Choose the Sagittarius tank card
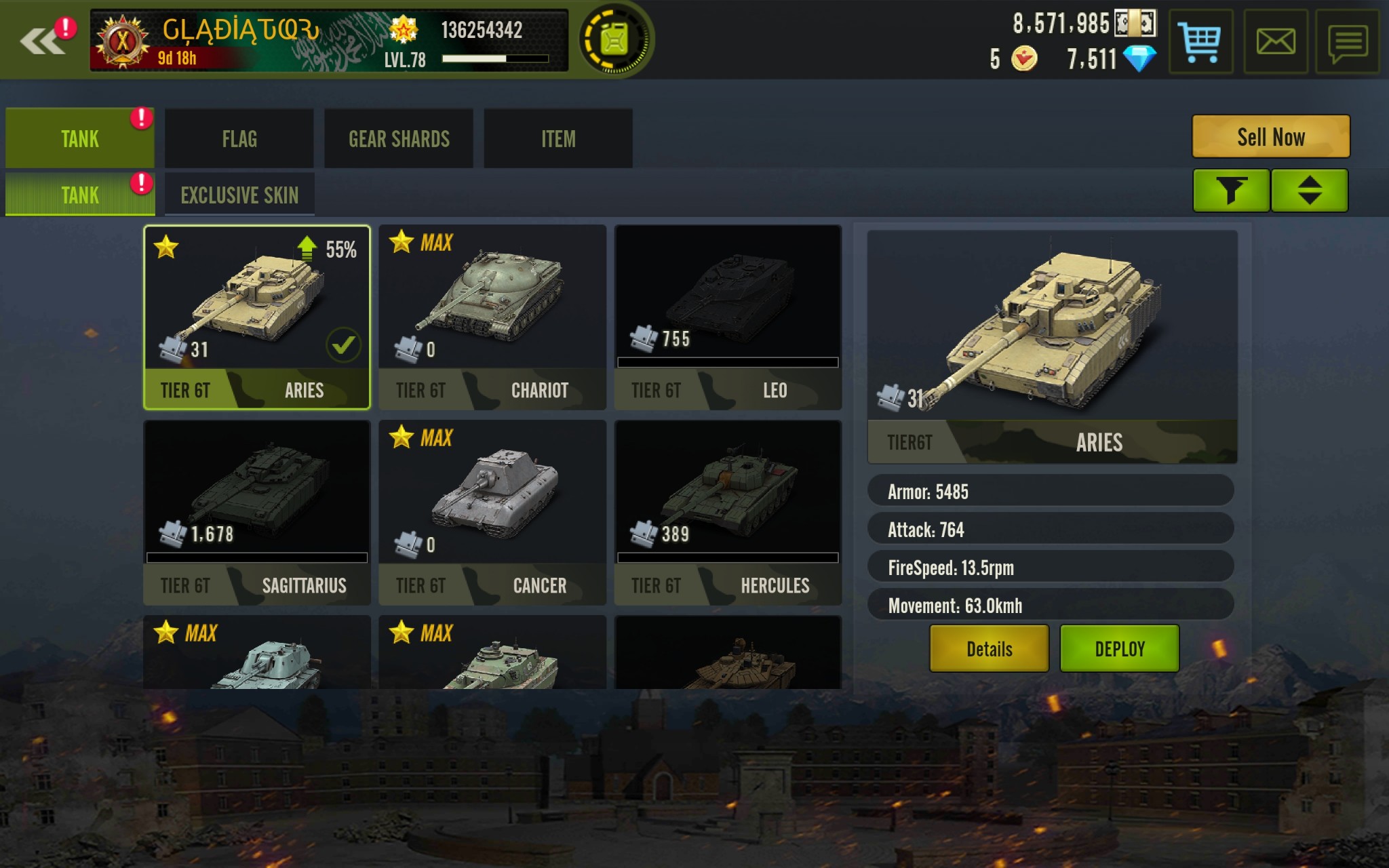Screen dimensions: 1389x868 coord(257,513)
